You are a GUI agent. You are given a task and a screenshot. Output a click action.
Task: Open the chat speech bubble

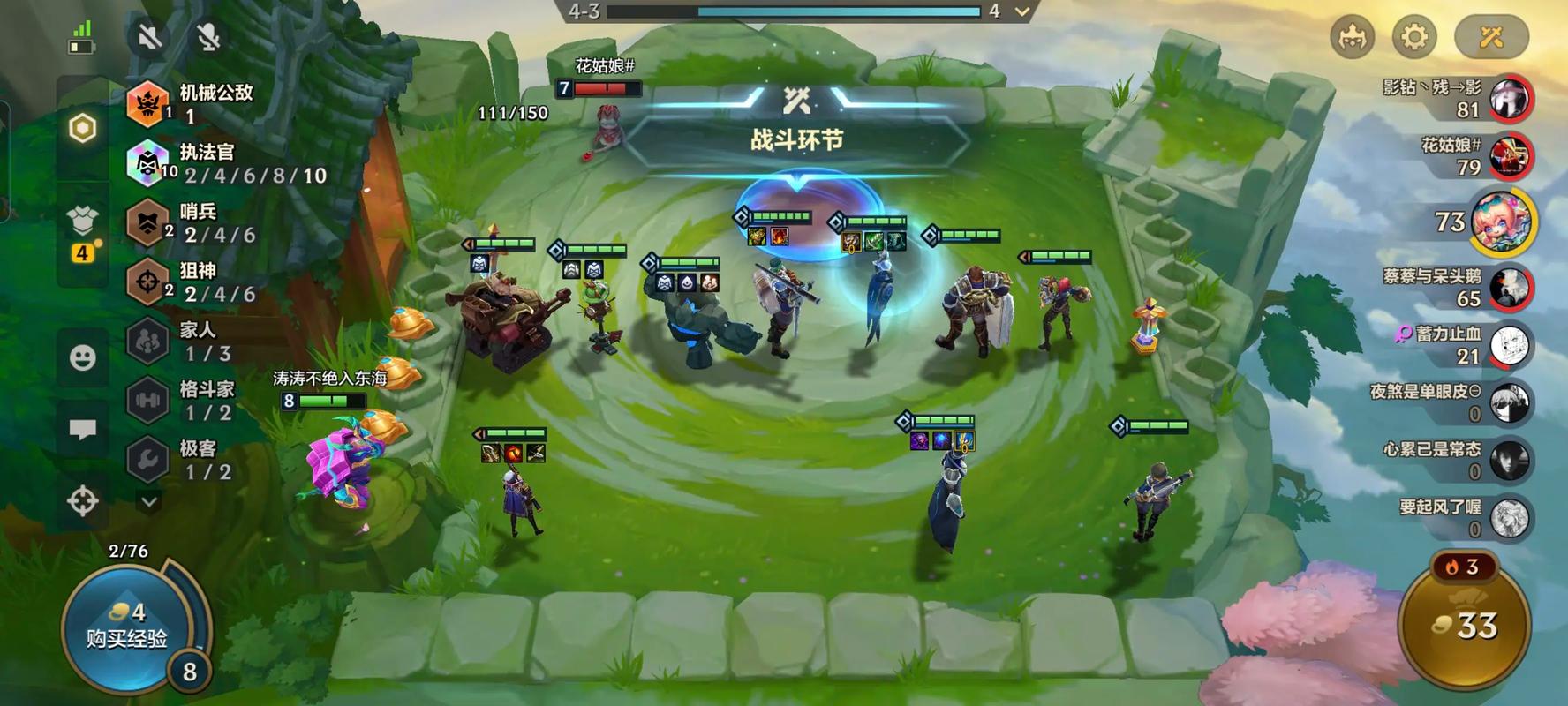83,430
